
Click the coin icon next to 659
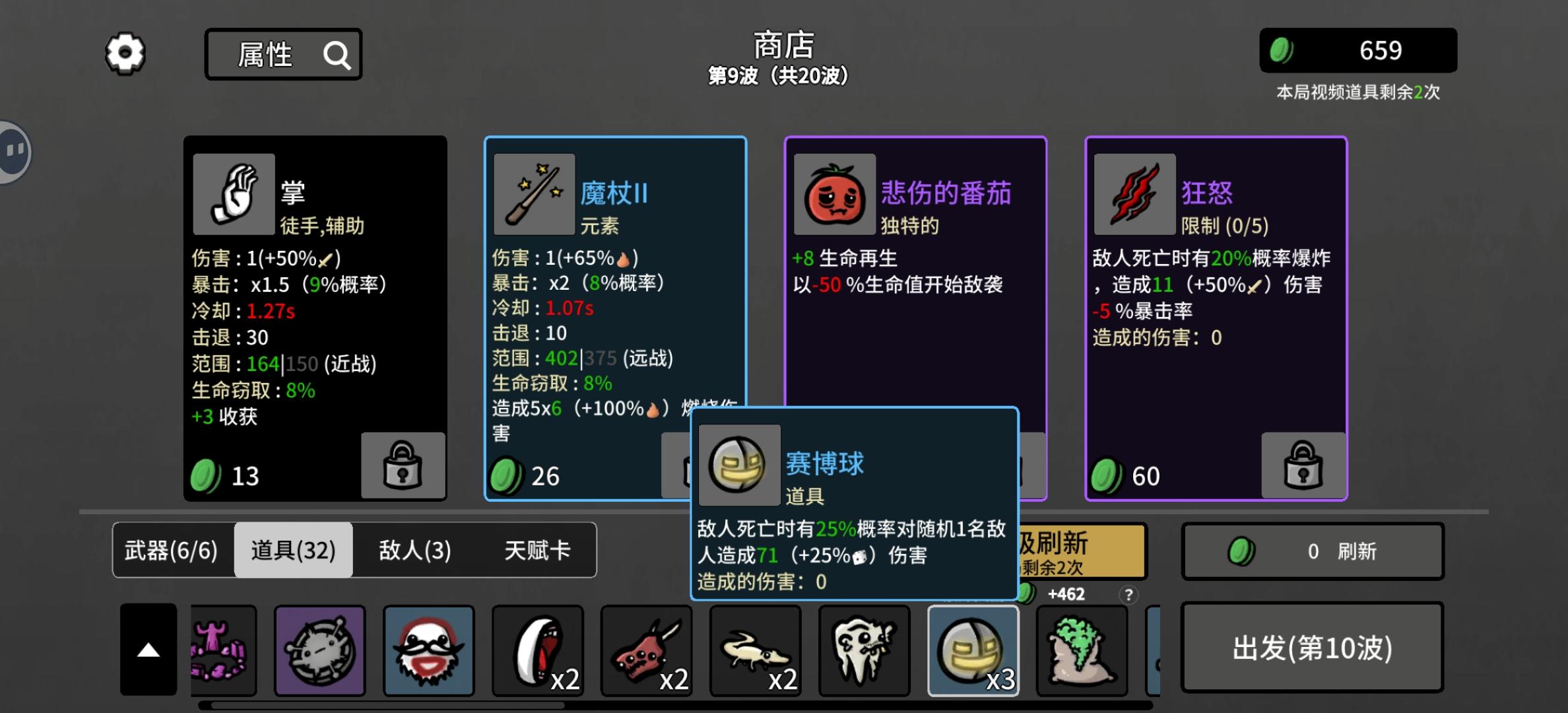(1283, 51)
